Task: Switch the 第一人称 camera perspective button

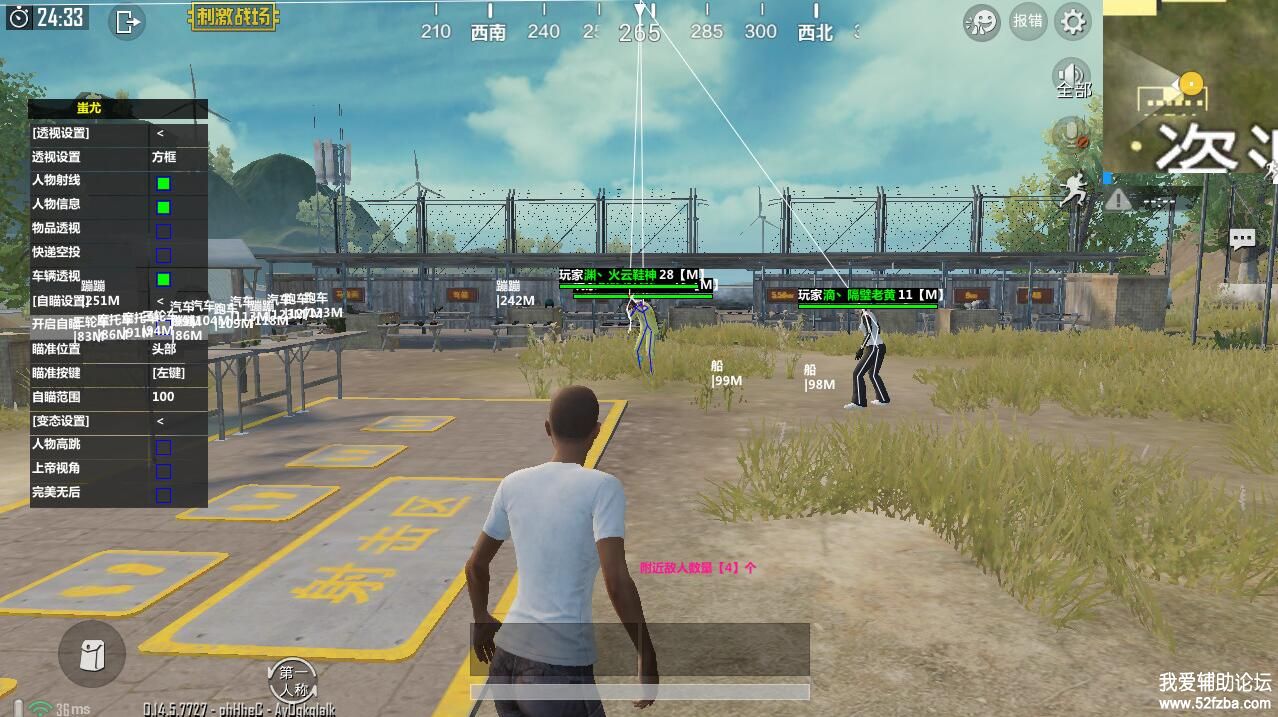Action: coord(293,681)
